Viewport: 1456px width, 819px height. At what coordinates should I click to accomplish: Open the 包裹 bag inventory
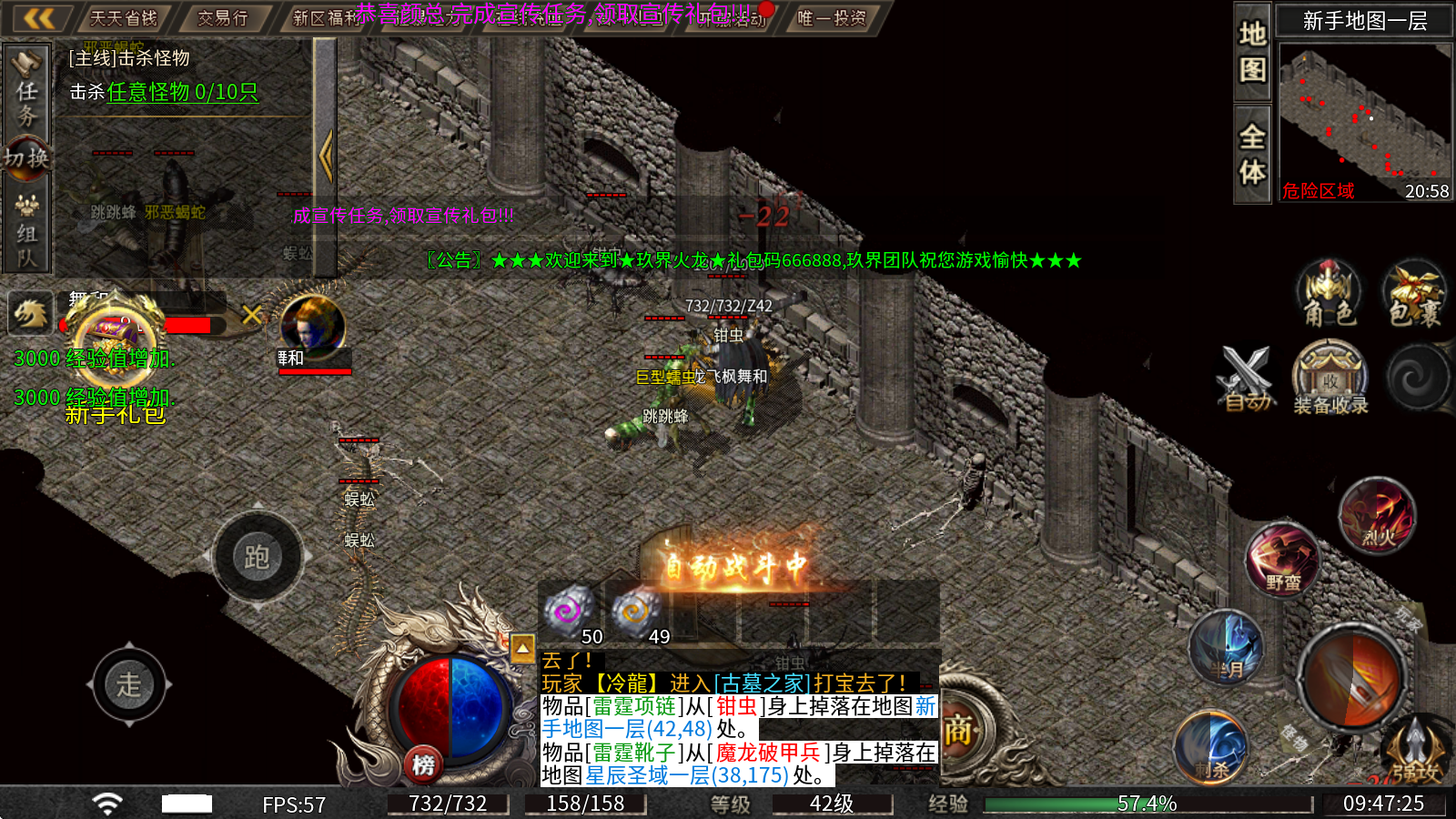1414,293
